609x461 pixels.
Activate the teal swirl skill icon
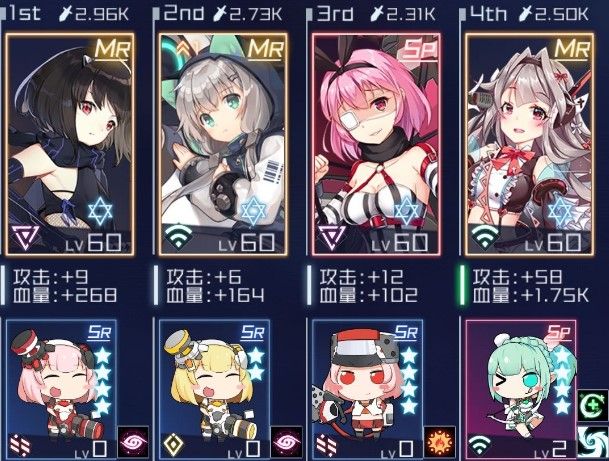click(593, 441)
